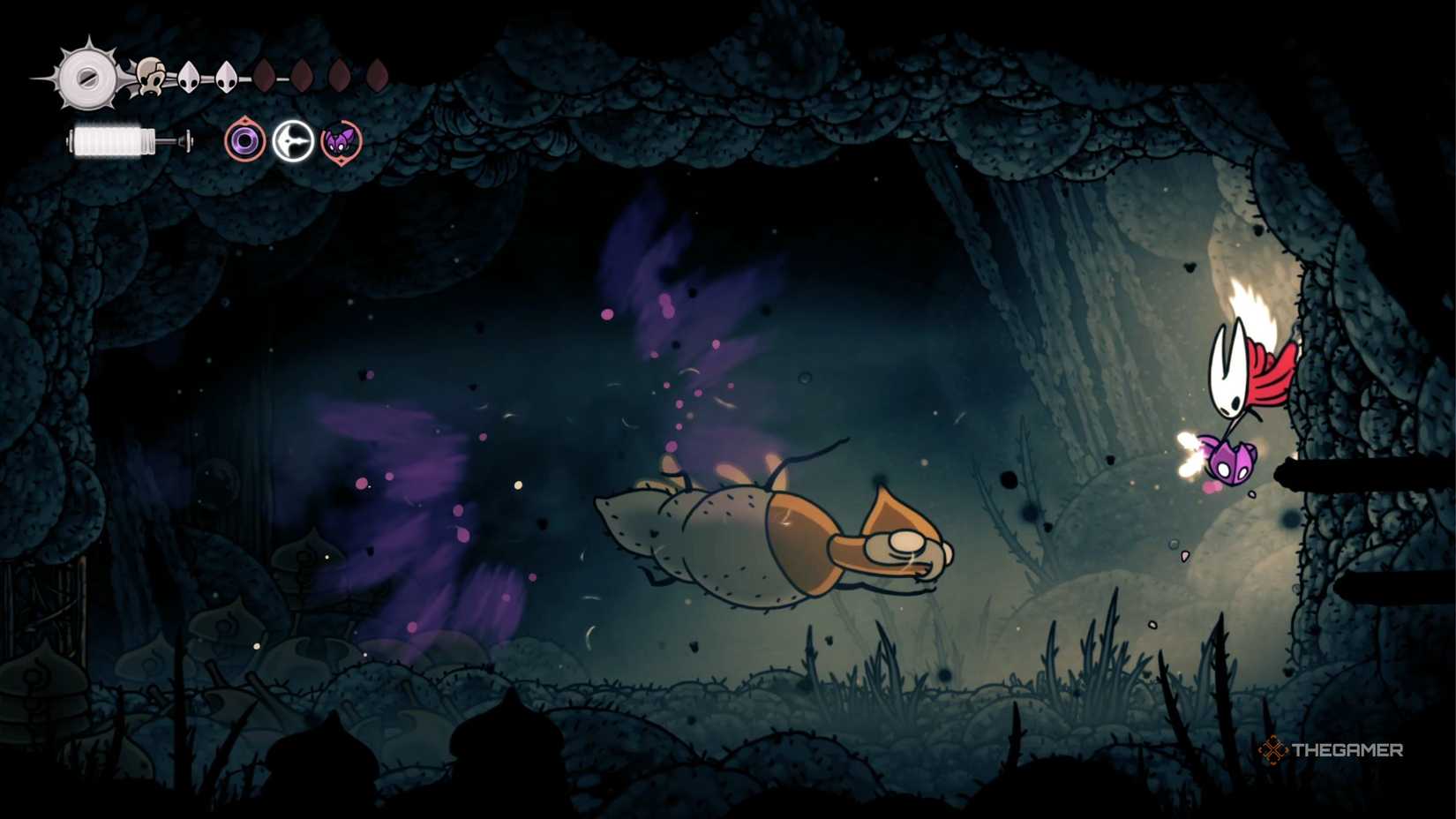Click the third white health mask
This screenshot has width=1456, height=819.
click(228, 75)
